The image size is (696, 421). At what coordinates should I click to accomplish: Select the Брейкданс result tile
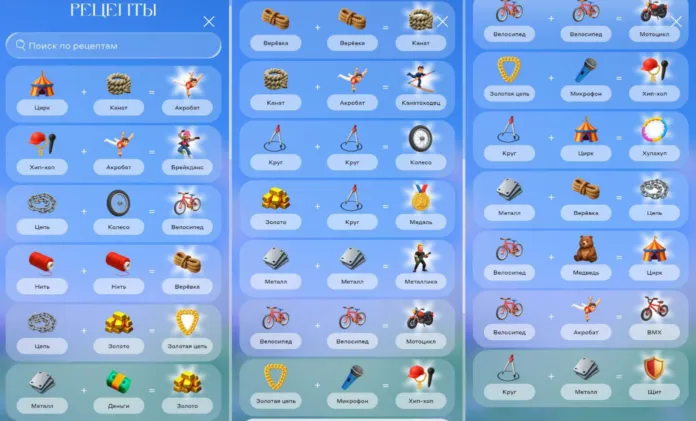coord(187,149)
